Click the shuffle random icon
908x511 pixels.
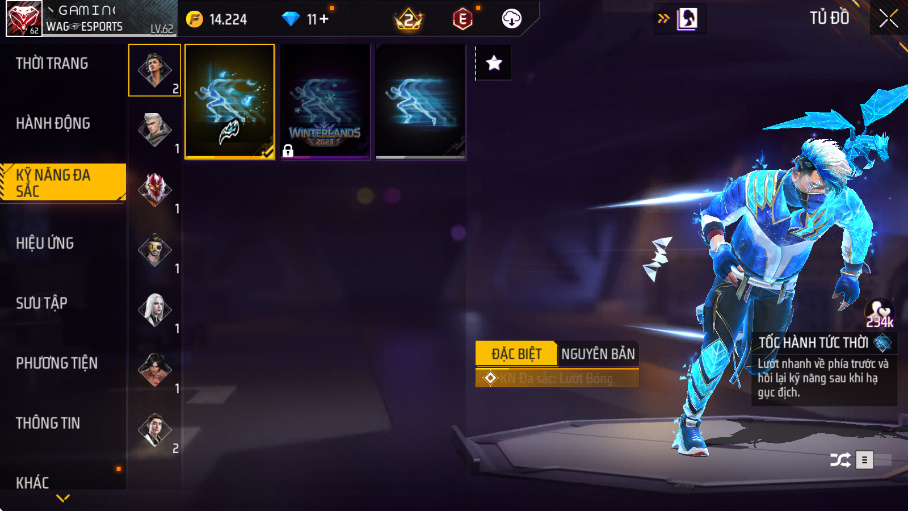(x=839, y=460)
